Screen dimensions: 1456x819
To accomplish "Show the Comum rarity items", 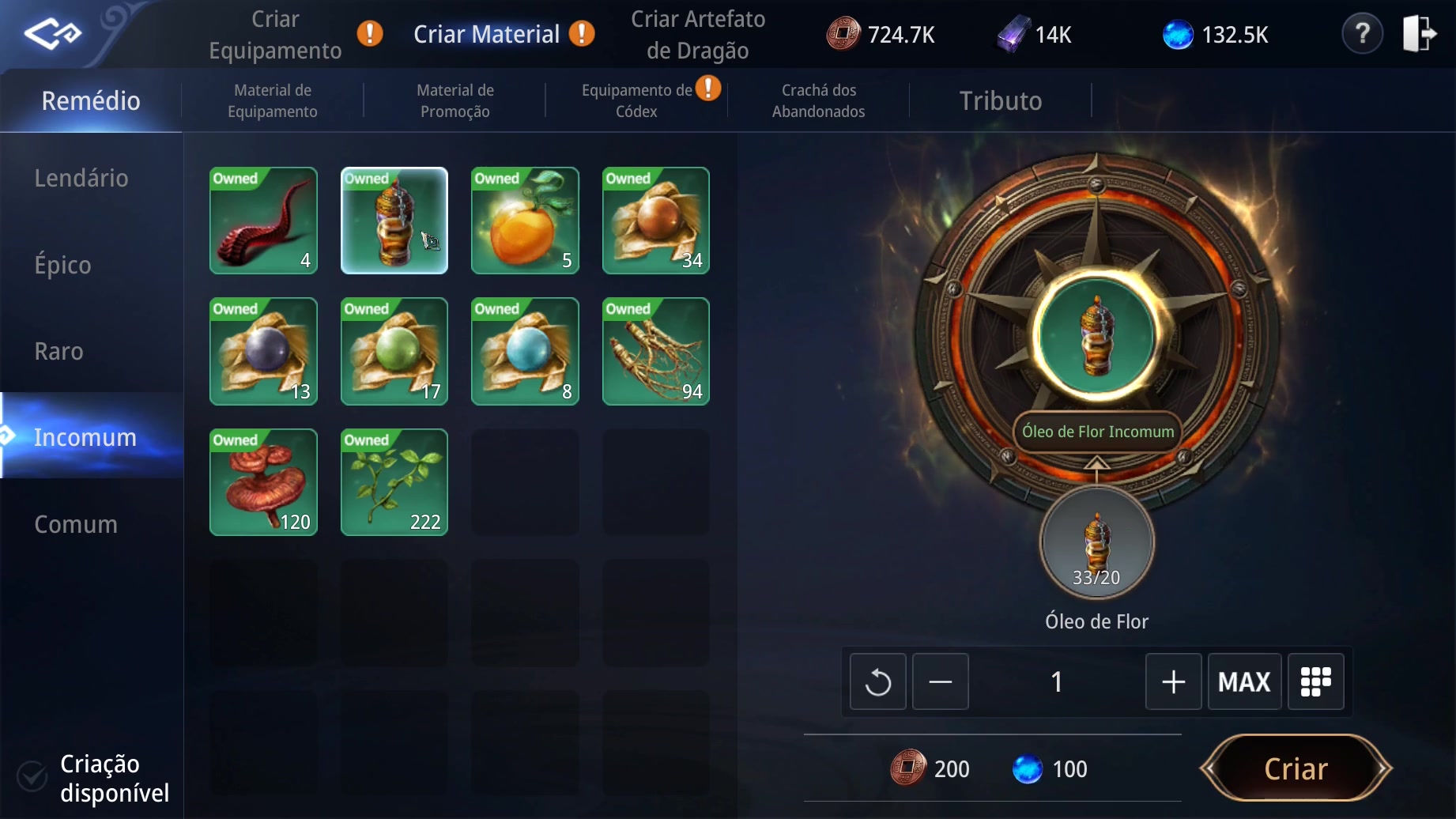I will tap(76, 524).
